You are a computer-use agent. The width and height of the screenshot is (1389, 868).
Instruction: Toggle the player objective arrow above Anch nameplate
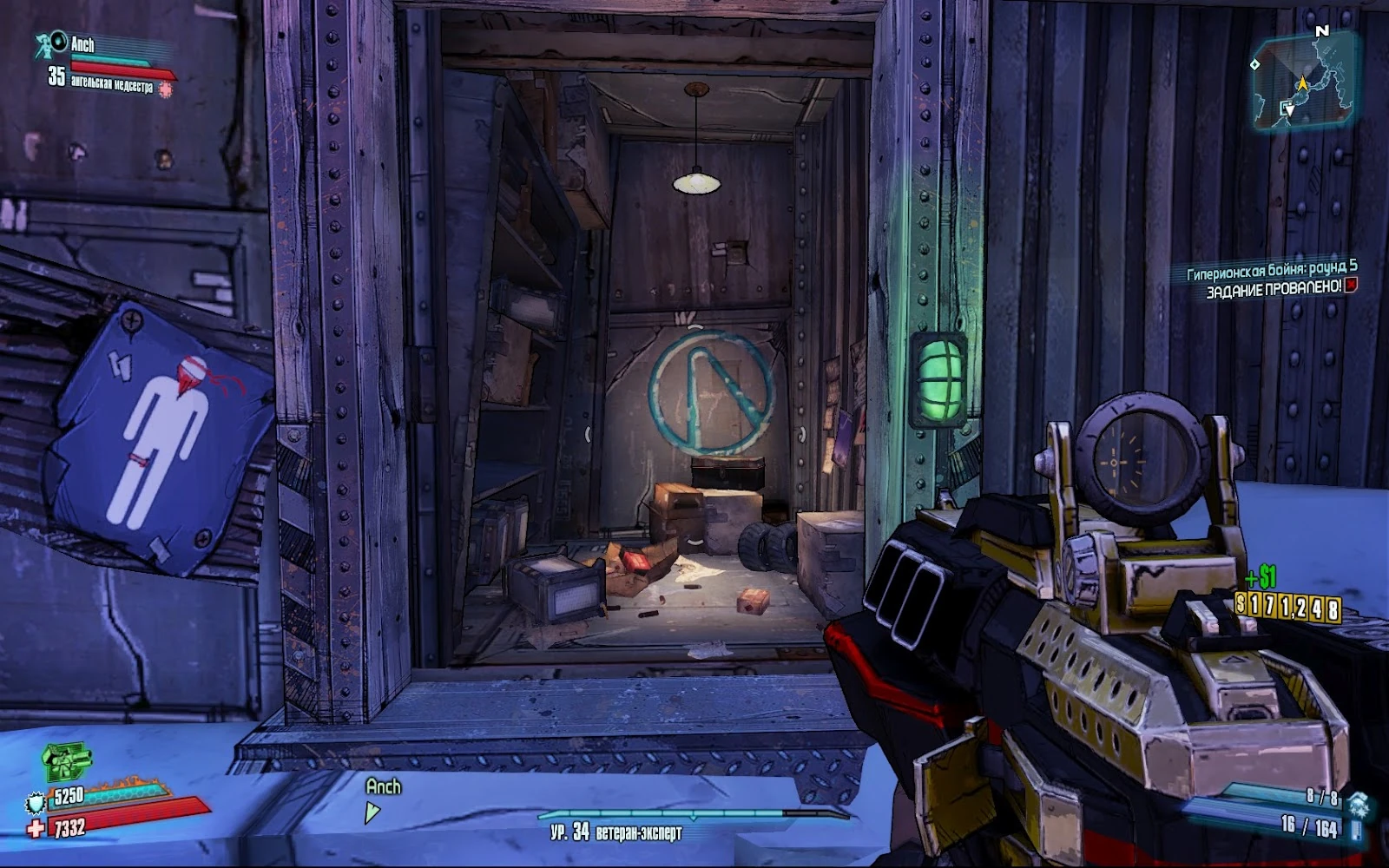point(372,811)
